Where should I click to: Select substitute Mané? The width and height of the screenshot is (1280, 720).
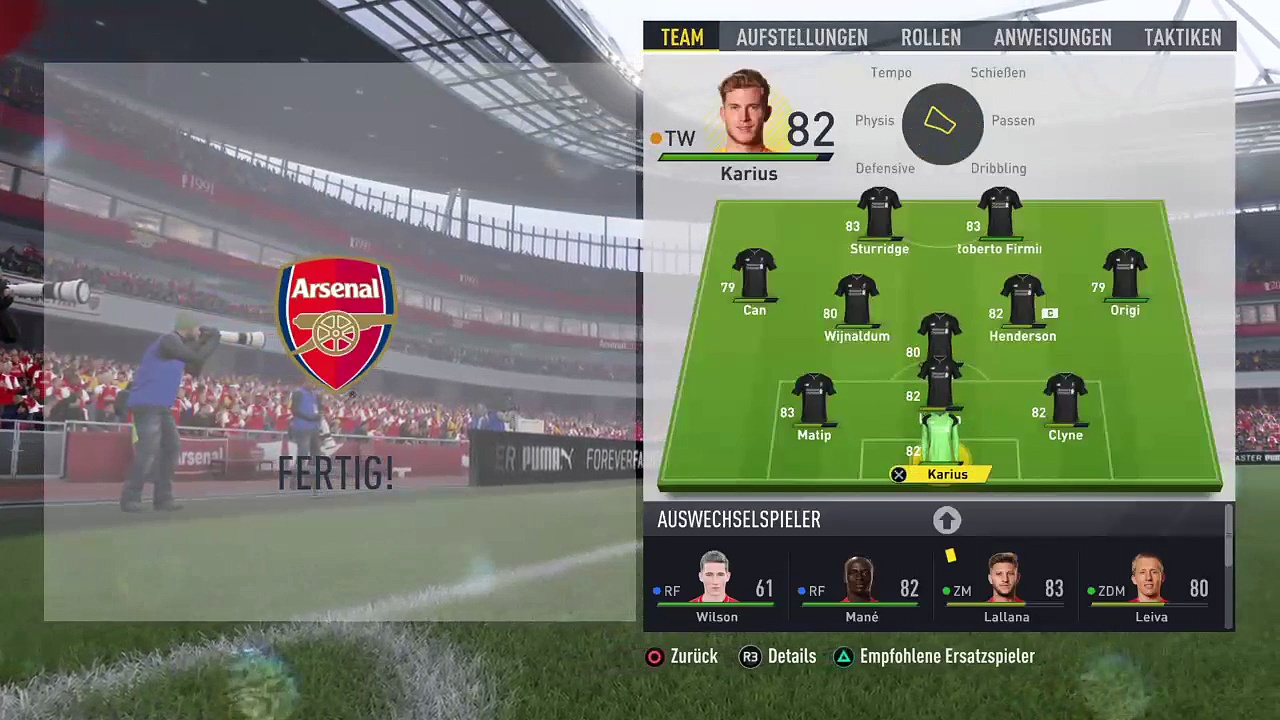pos(861,589)
